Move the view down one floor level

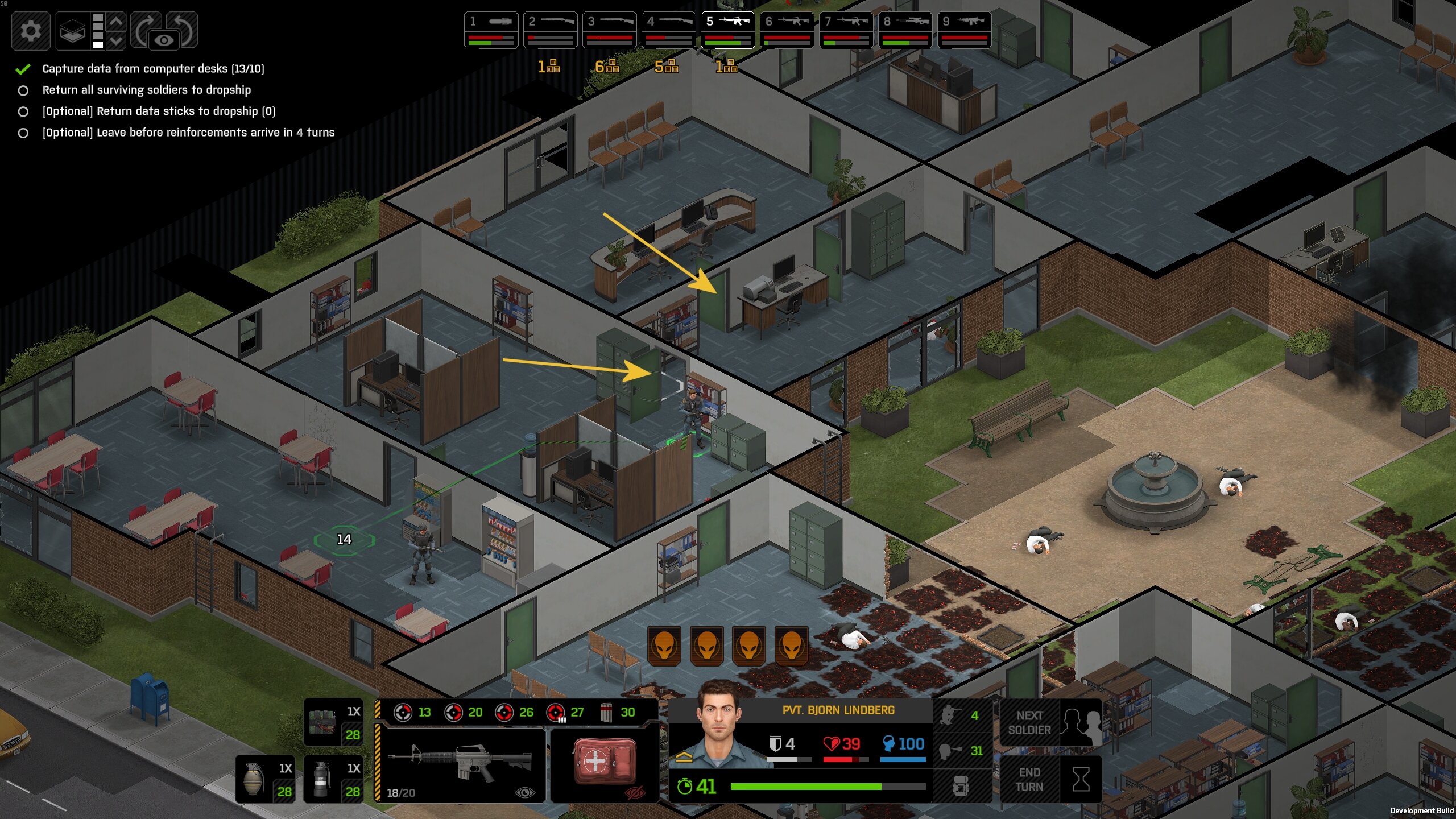click(x=116, y=40)
